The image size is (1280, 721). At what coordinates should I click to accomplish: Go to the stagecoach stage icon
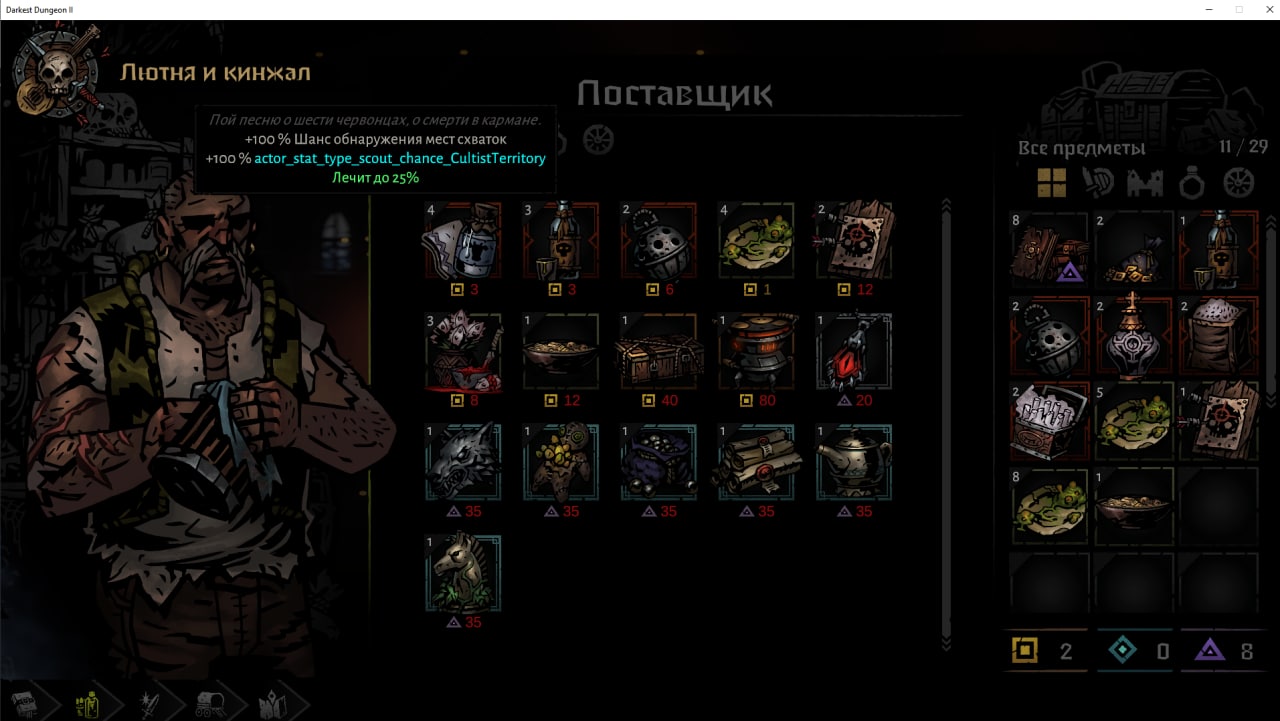[x=210, y=703]
